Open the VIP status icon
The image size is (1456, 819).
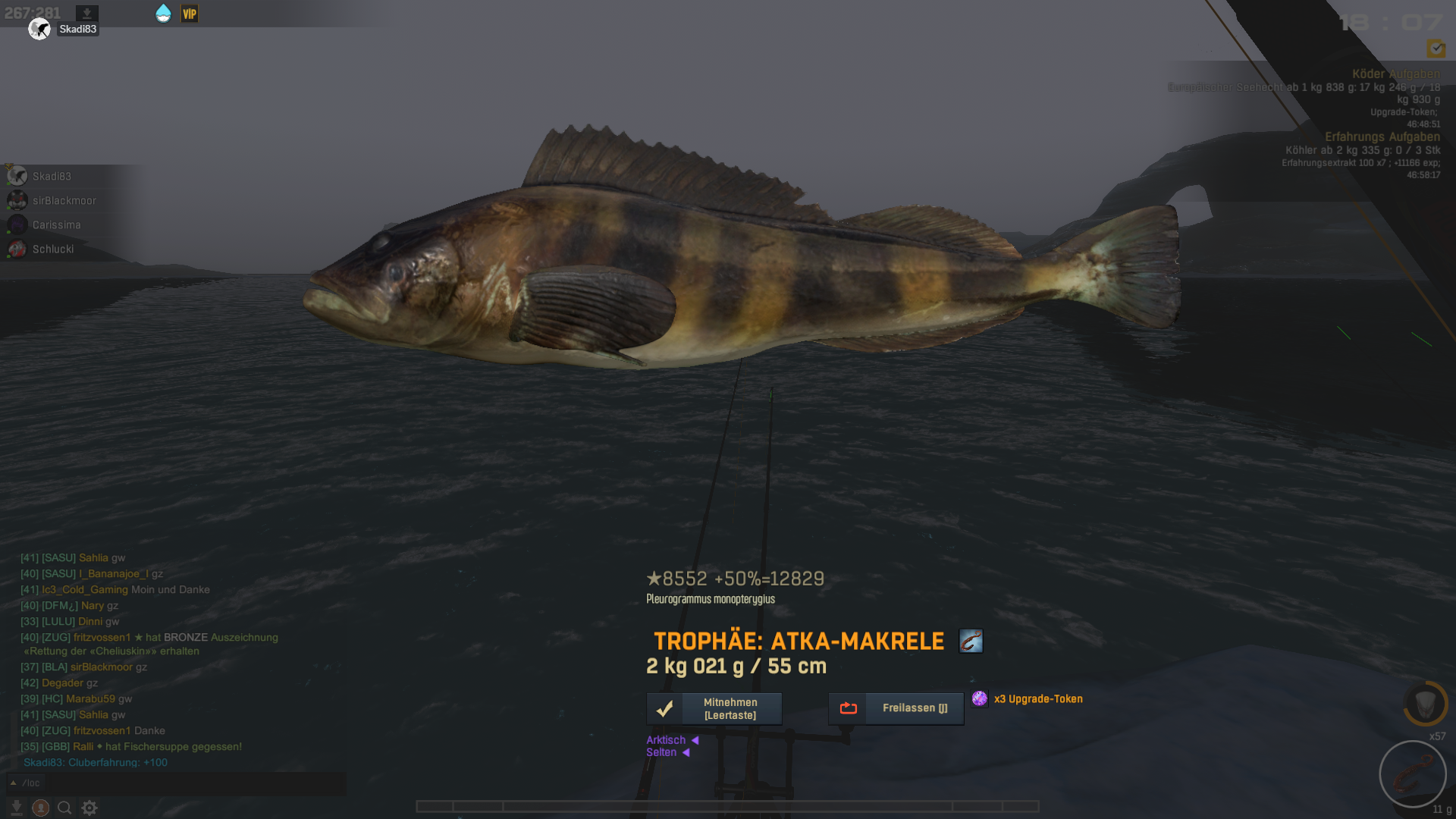(190, 14)
